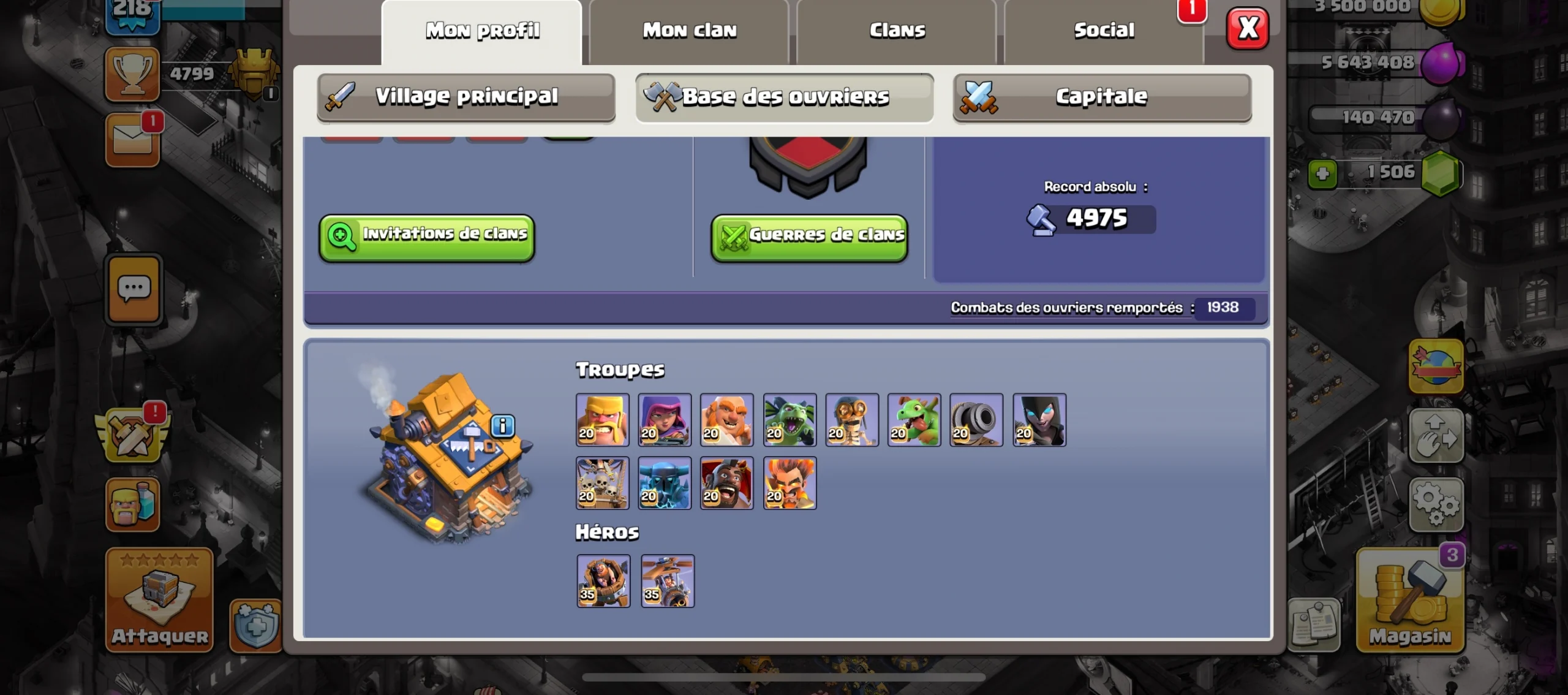The image size is (1568, 695).
Task: Open the Clans tab
Action: [897, 31]
